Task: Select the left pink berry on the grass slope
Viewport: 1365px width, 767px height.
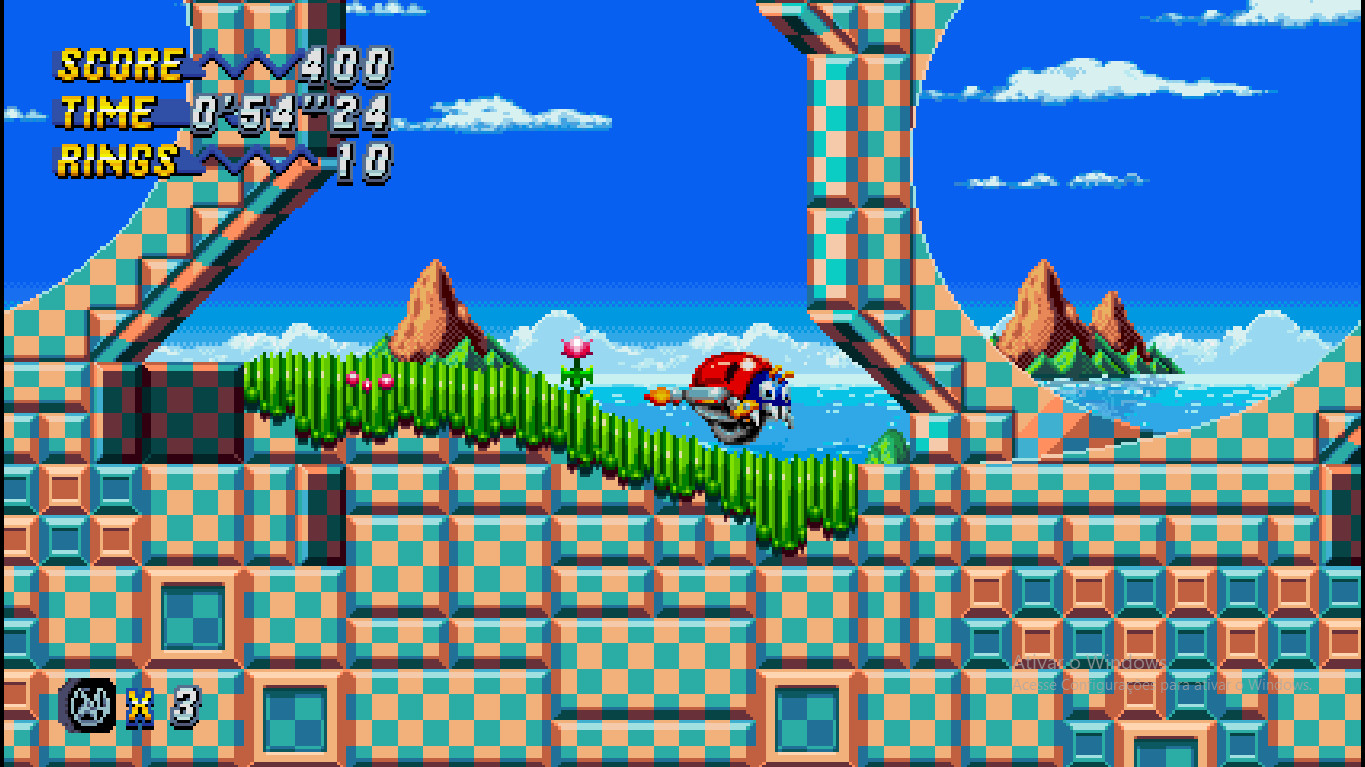Action: click(352, 379)
